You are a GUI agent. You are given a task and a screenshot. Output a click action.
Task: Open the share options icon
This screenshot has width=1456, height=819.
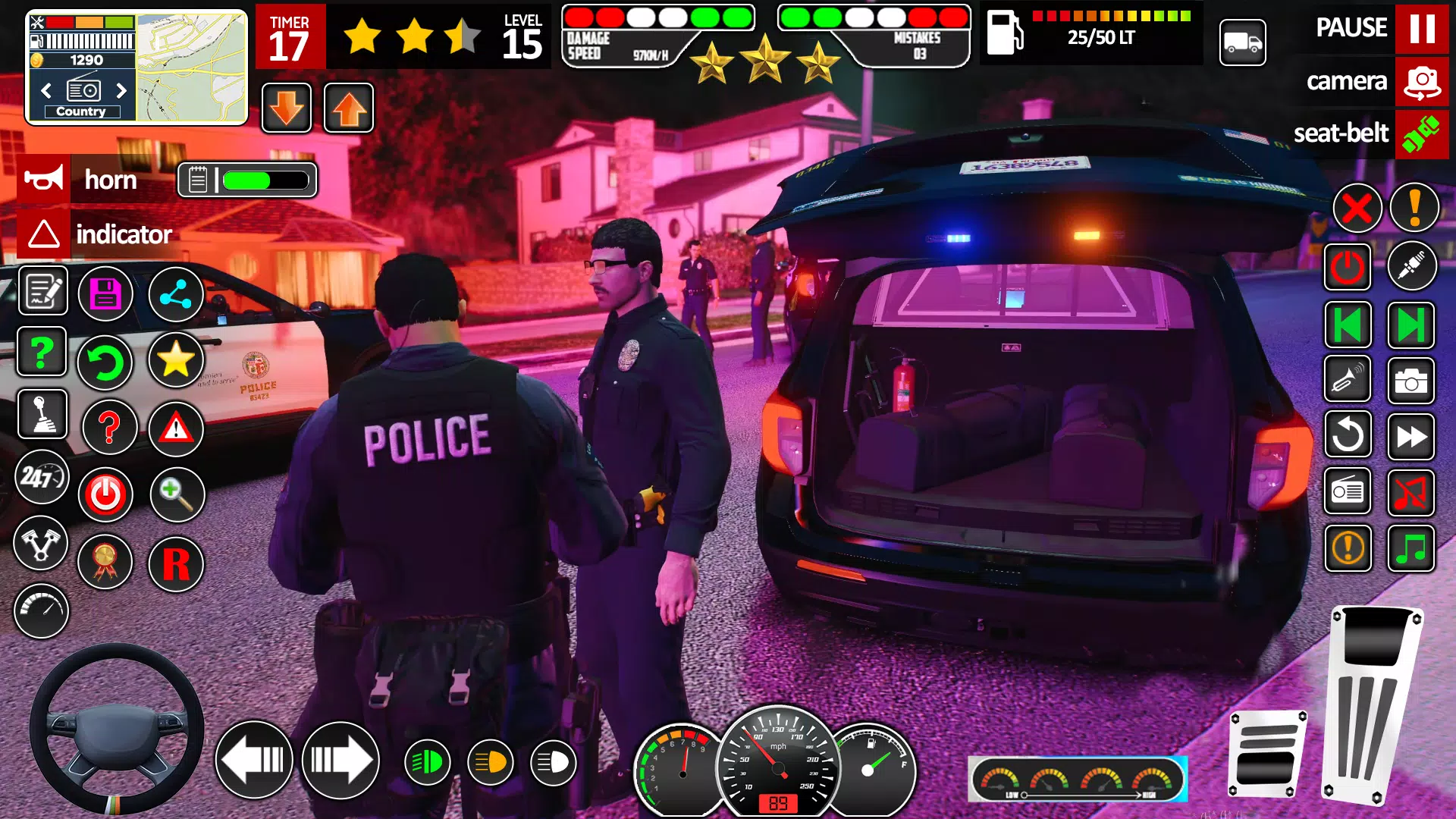[176, 293]
